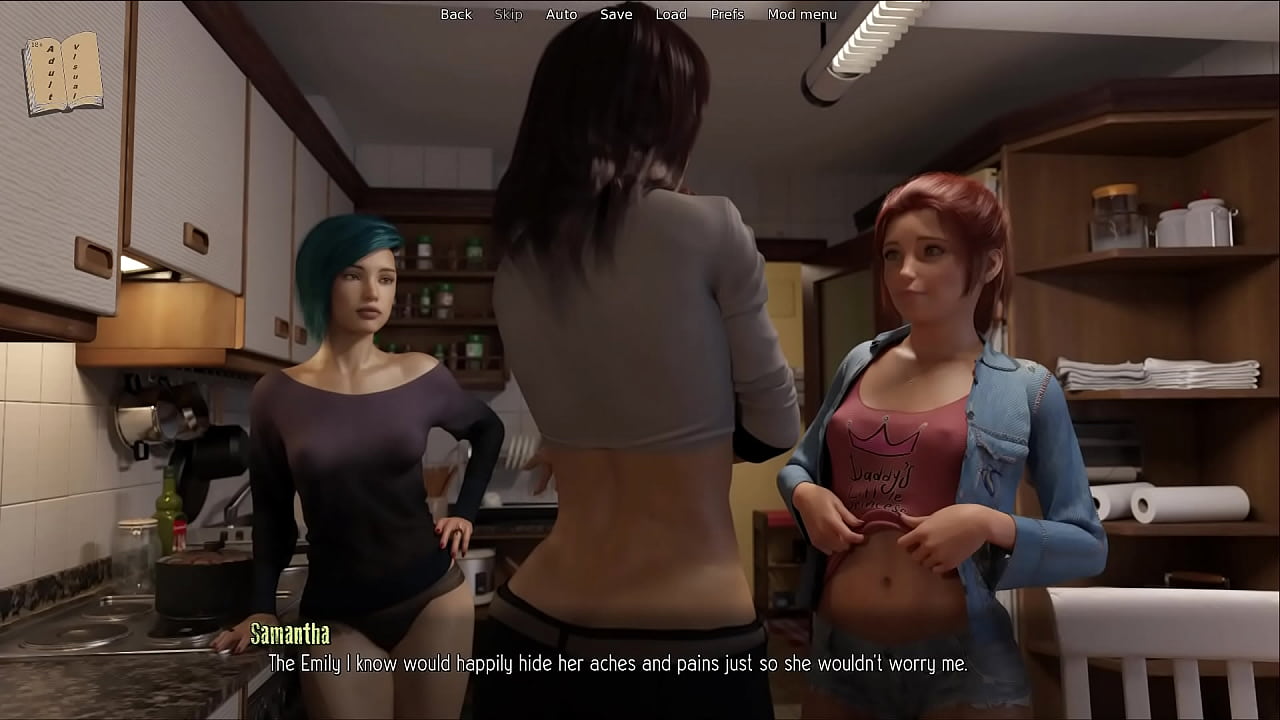Viewport: 1280px width, 720px height.
Task: Open the Prefs settings screen
Action: pos(727,14)
